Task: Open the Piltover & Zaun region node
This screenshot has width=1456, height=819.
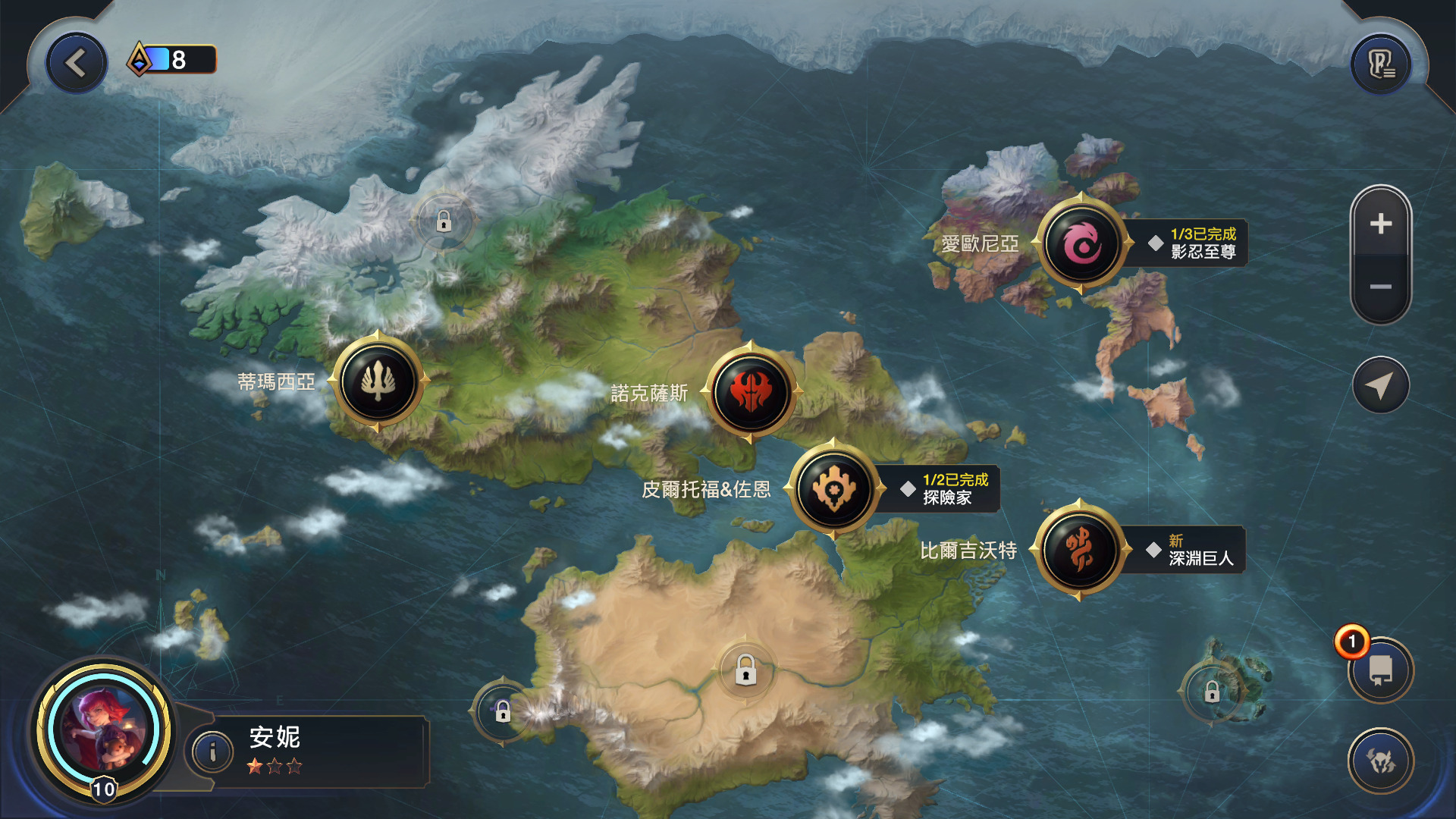Action: (x=833, y=488)
